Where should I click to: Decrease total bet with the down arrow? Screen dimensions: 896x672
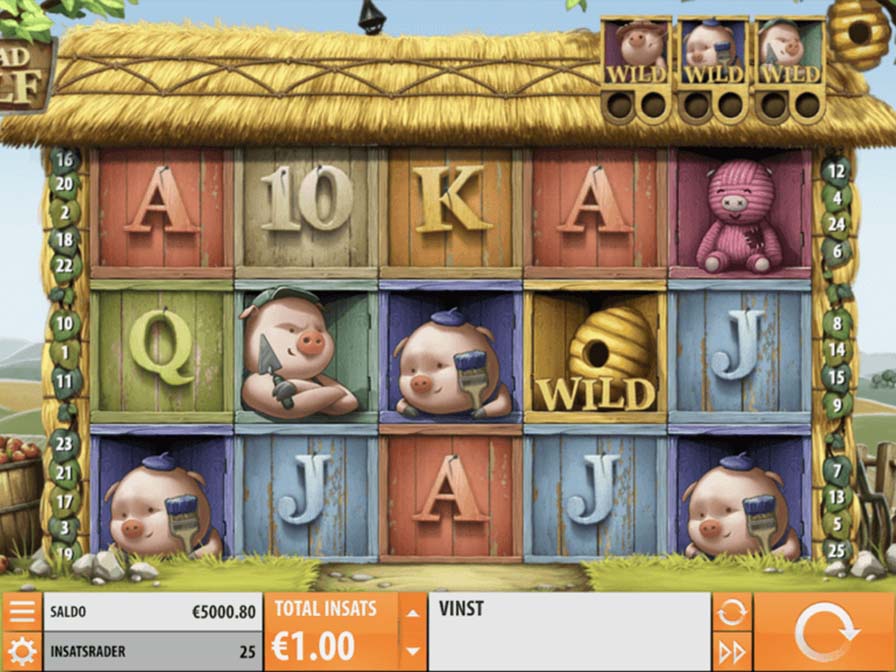(x=412, y=652)
